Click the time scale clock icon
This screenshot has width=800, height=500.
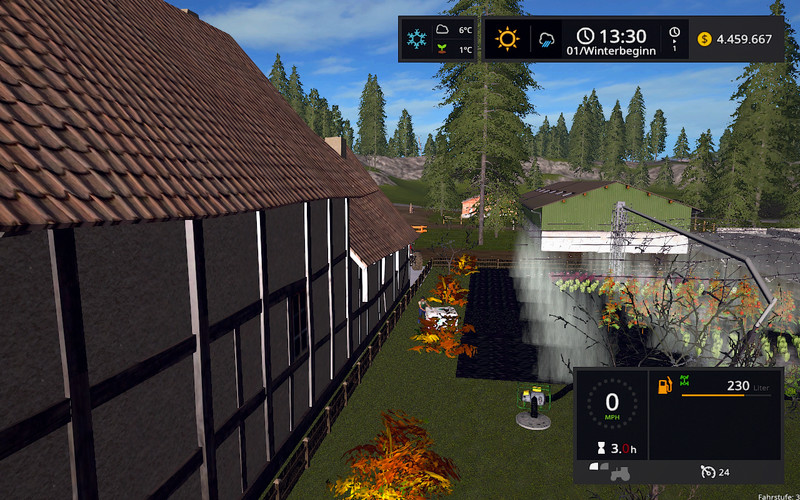[x=675, y=34]
